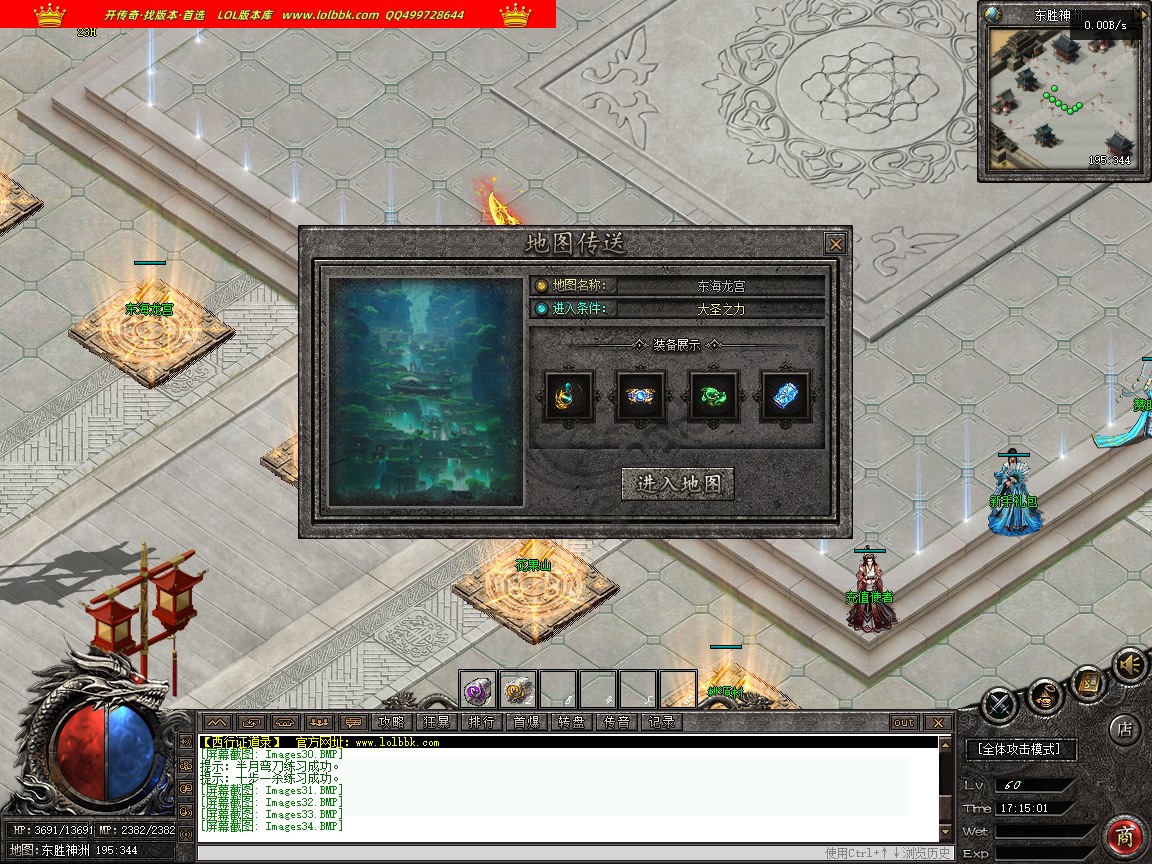Open the 首爆 first-drop panel

[526, 722]
